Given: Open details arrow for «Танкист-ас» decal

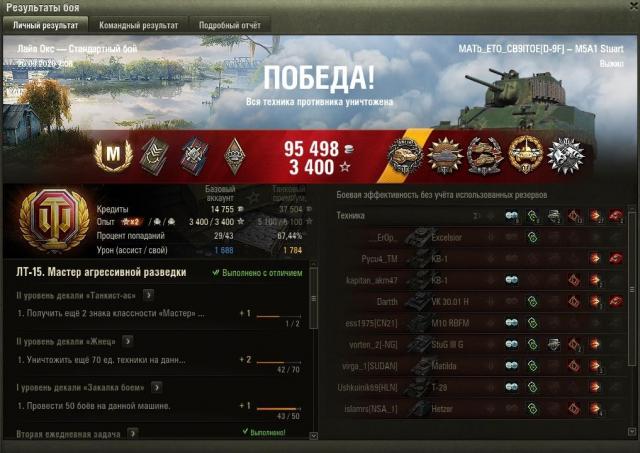Looking at the screenshot, I should (149, 294).
